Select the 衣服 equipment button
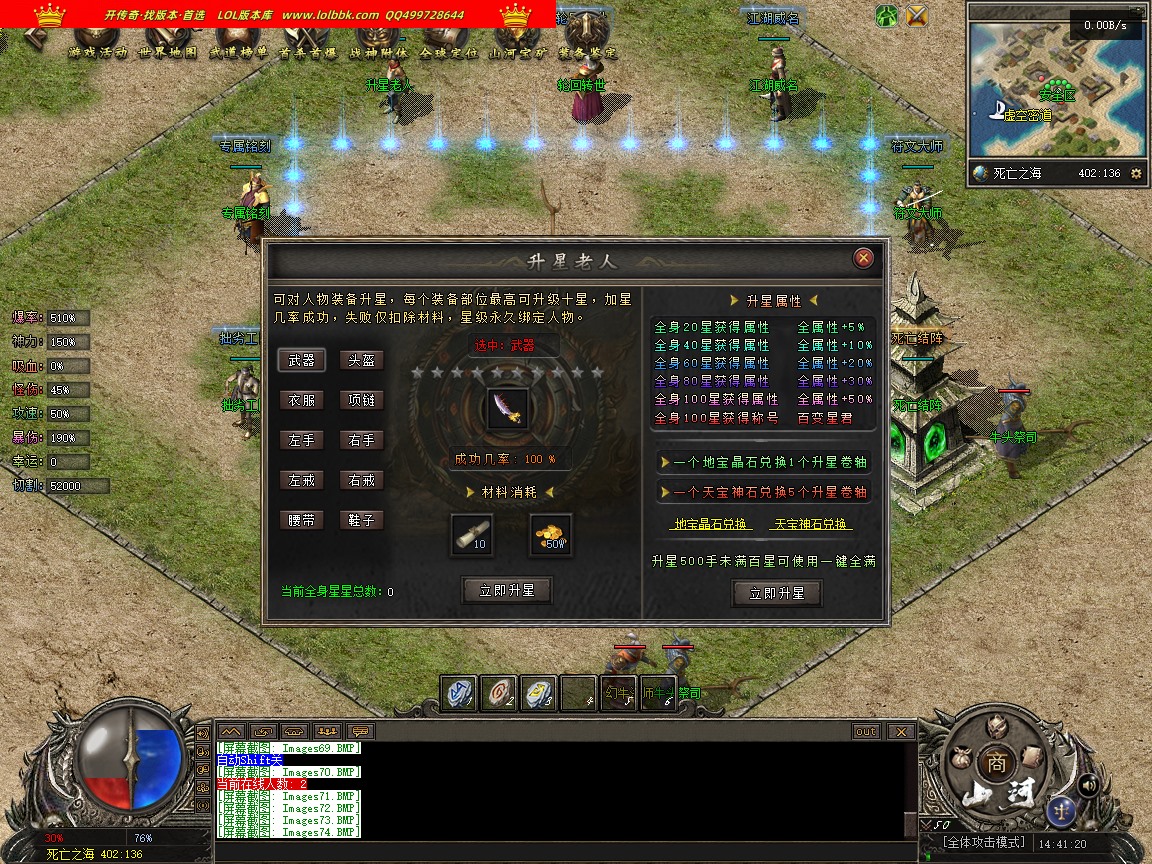Screen dimensions: 1152x864 pyautogui.click(x=301, y=400)
